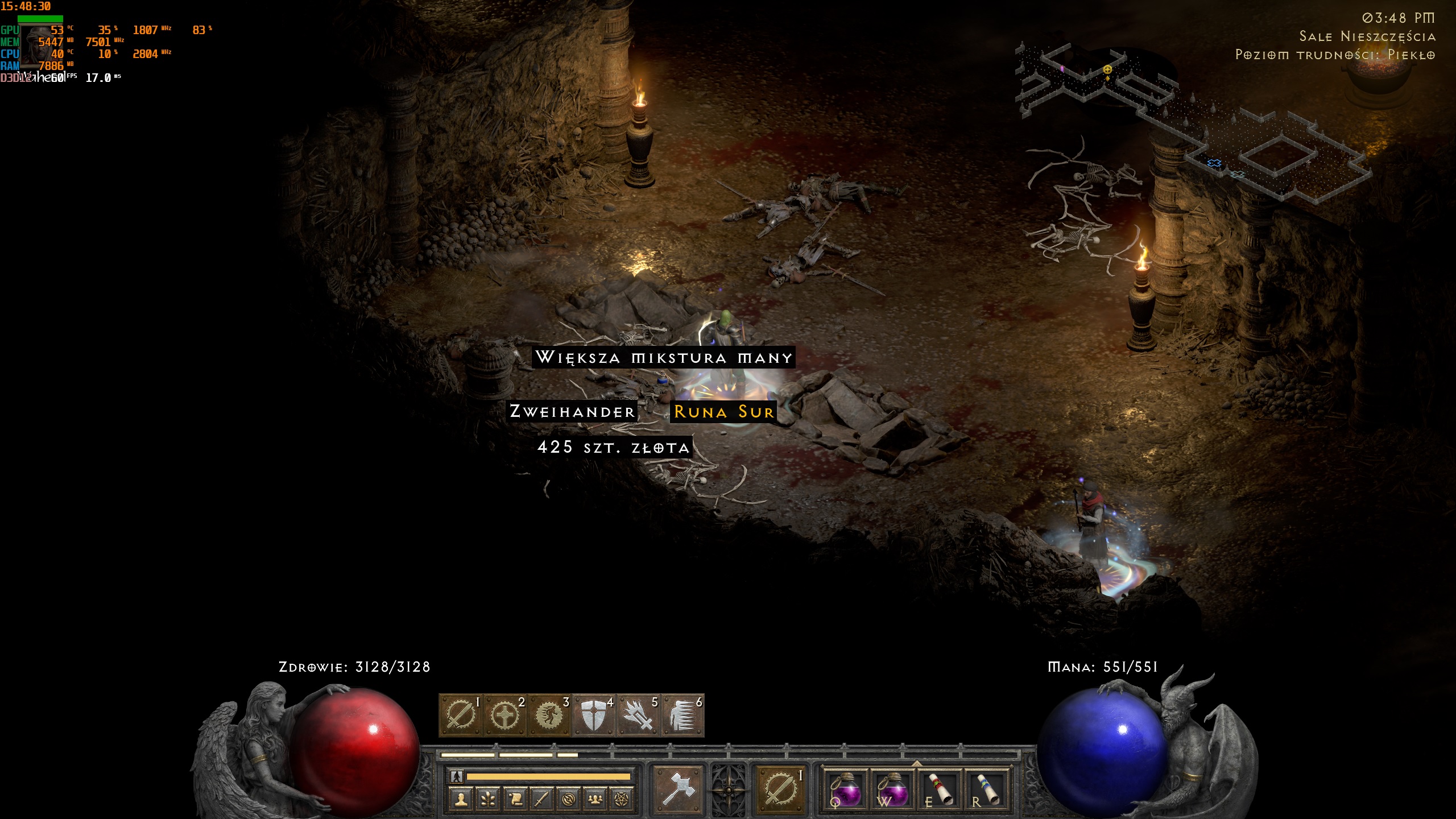Open the character screen bust button
This screenshot has width=1456, height=819.
click(x=461, y=800)
